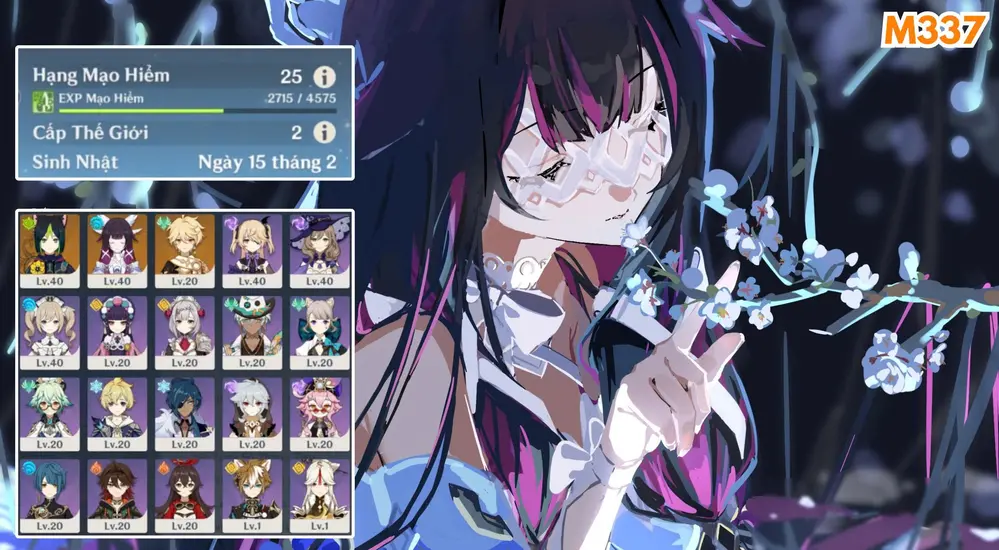This screenshot has height=550, width=999.
Task: Pick Razor's character portrait
Action: click(252, 413)
